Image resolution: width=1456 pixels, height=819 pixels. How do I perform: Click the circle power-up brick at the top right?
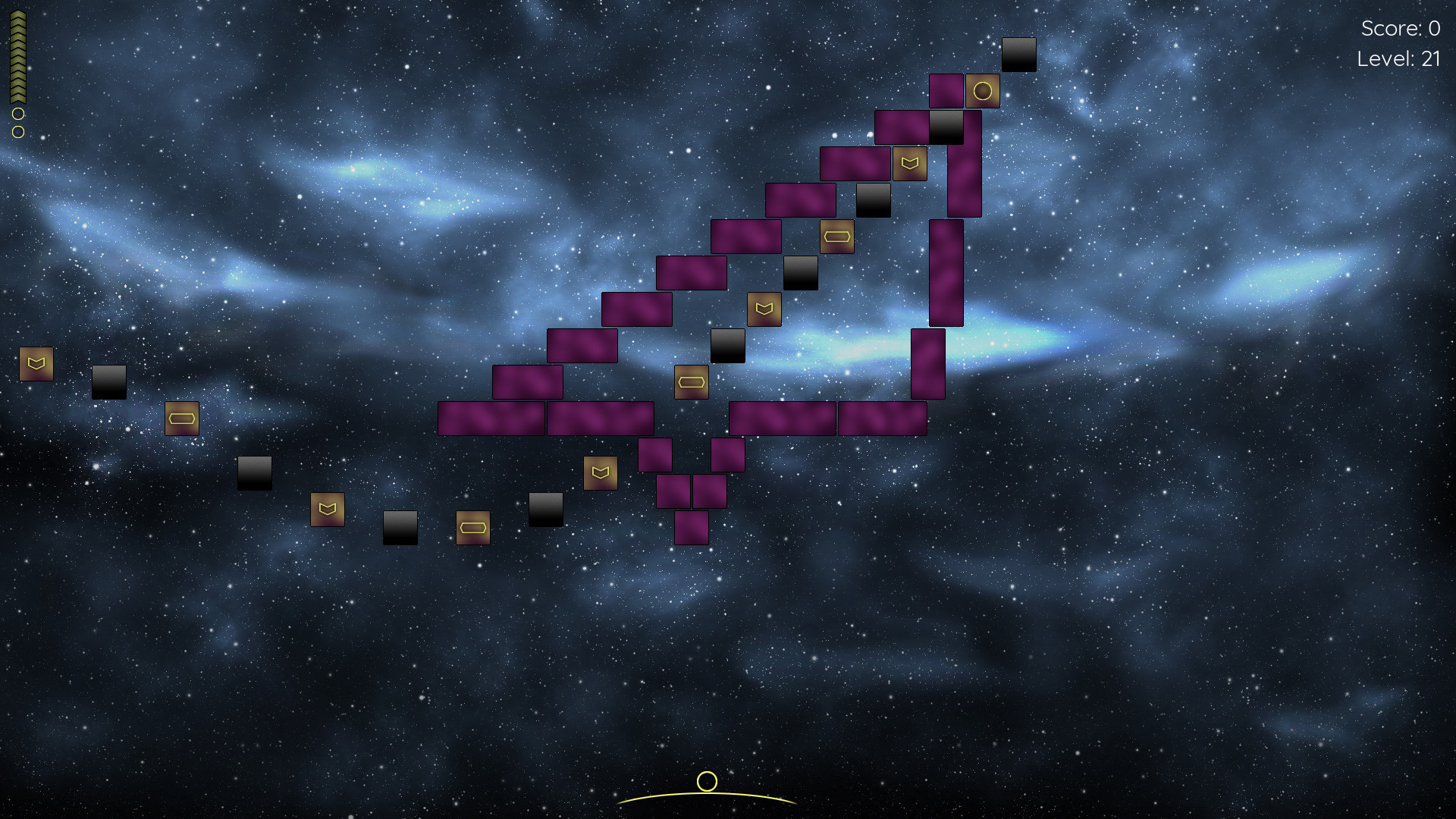click(x=982, y=90)
